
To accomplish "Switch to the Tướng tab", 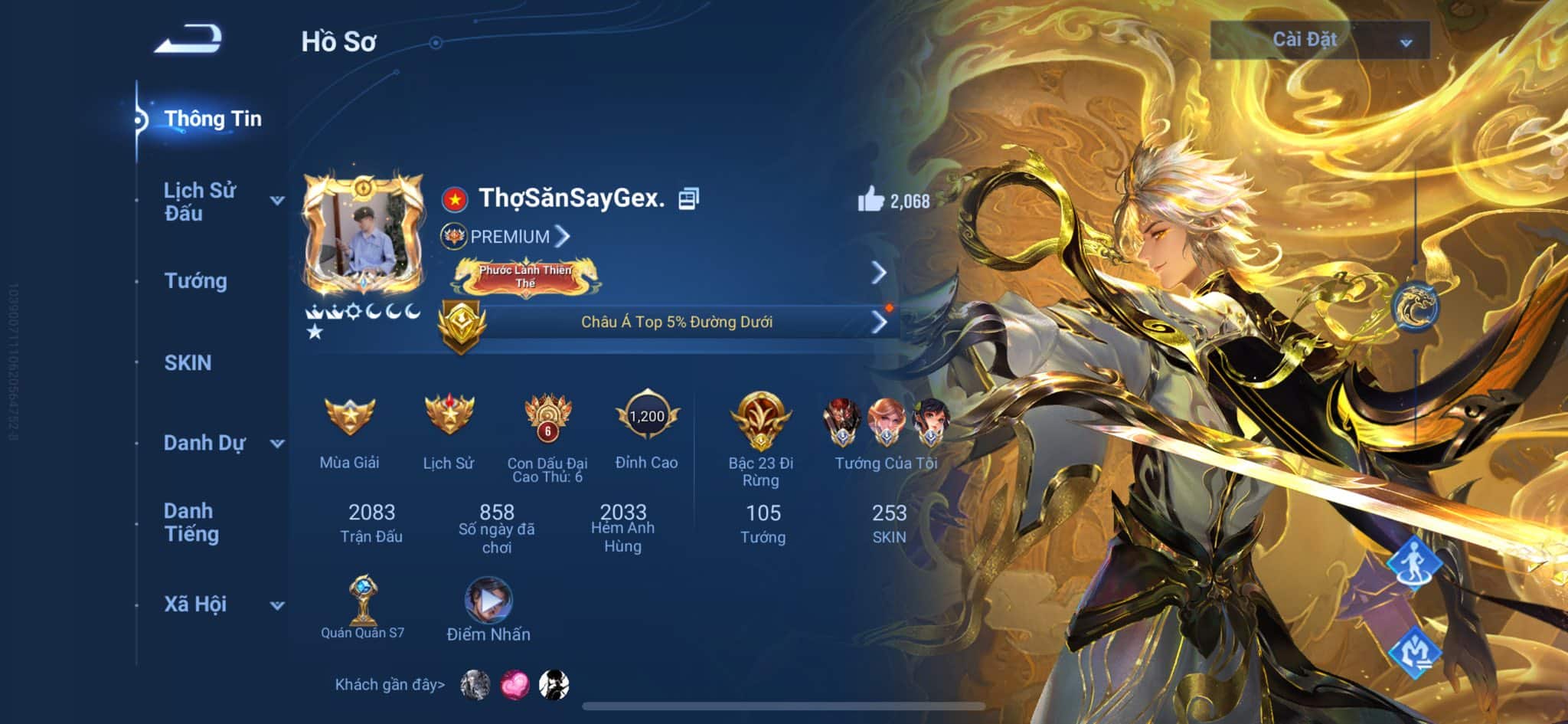I will (195, 281).
